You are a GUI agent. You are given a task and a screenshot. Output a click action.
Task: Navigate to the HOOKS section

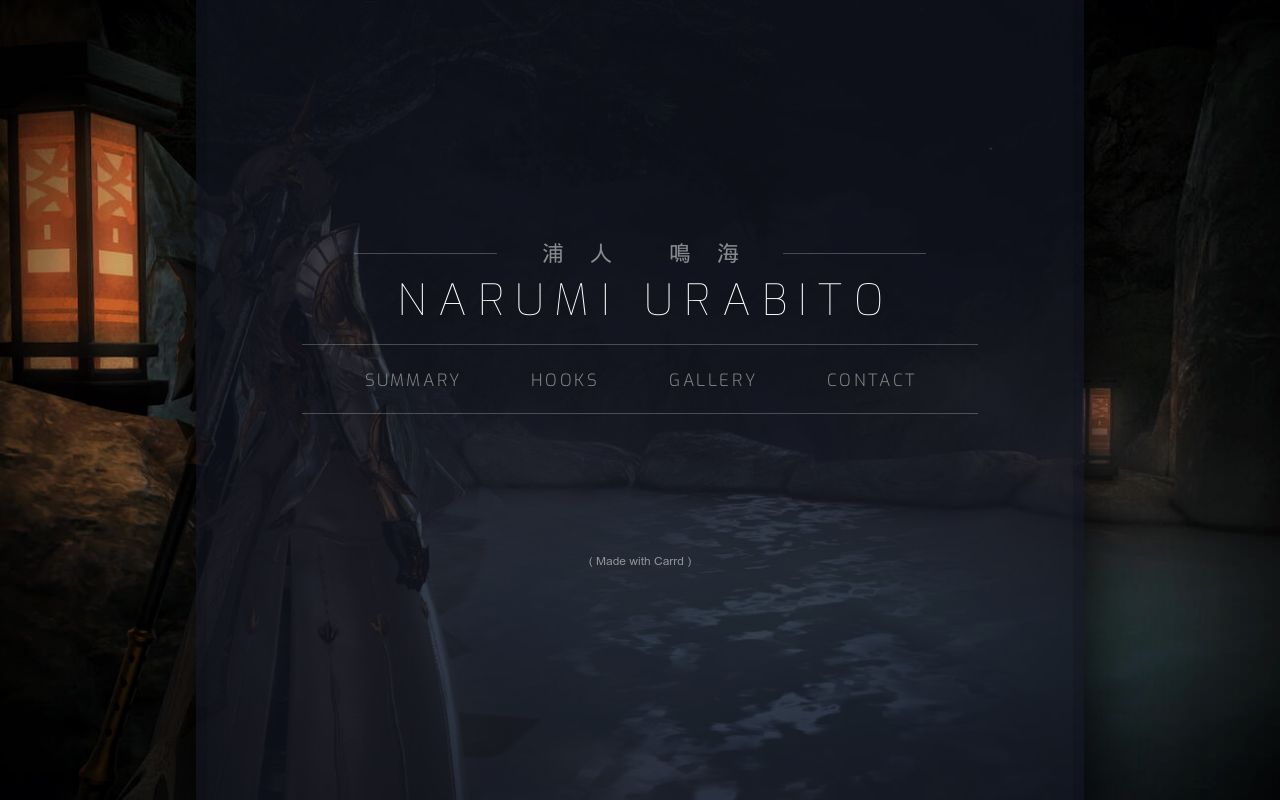coord(564,380)
